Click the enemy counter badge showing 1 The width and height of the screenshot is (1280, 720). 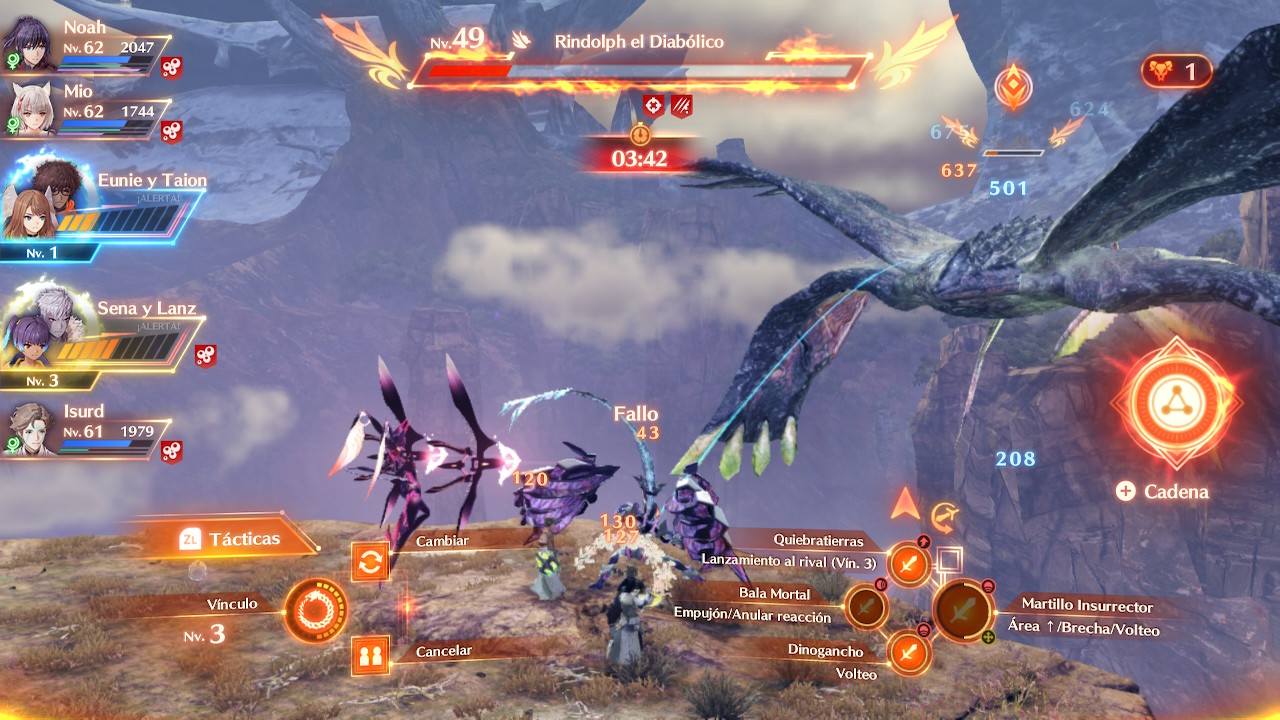pyautogui.click(x=1176, y=72)
